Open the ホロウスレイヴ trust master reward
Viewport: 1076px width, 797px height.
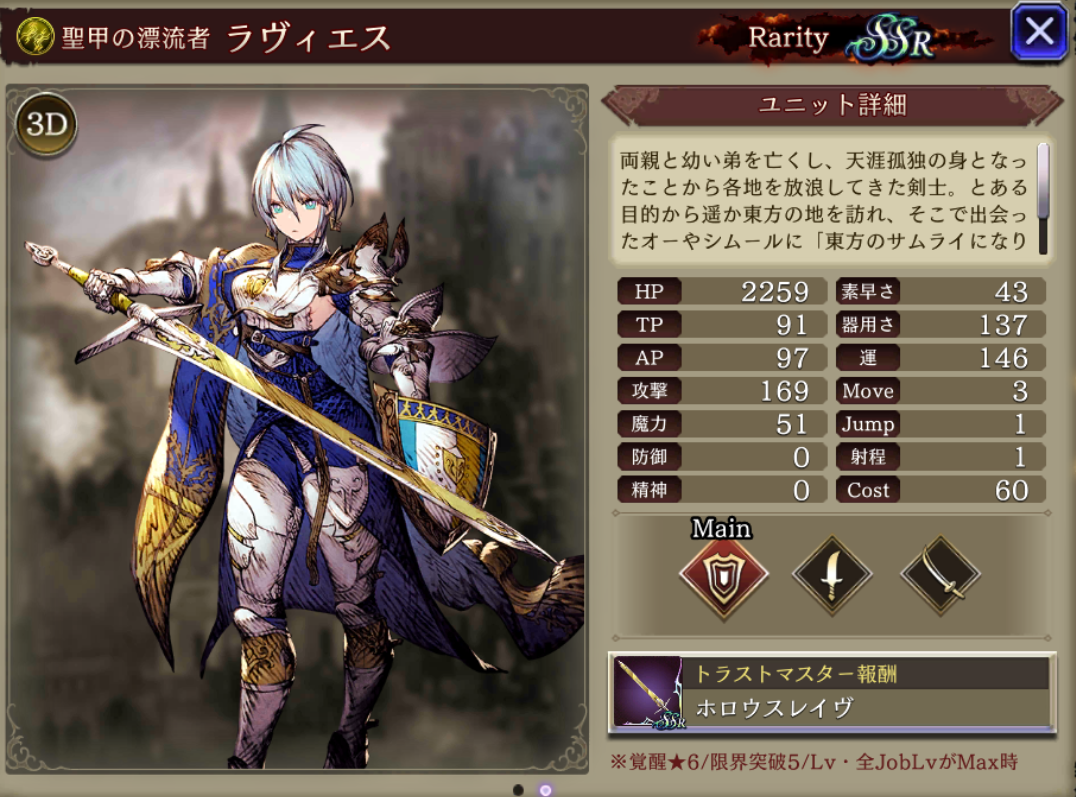click(831, 692)
